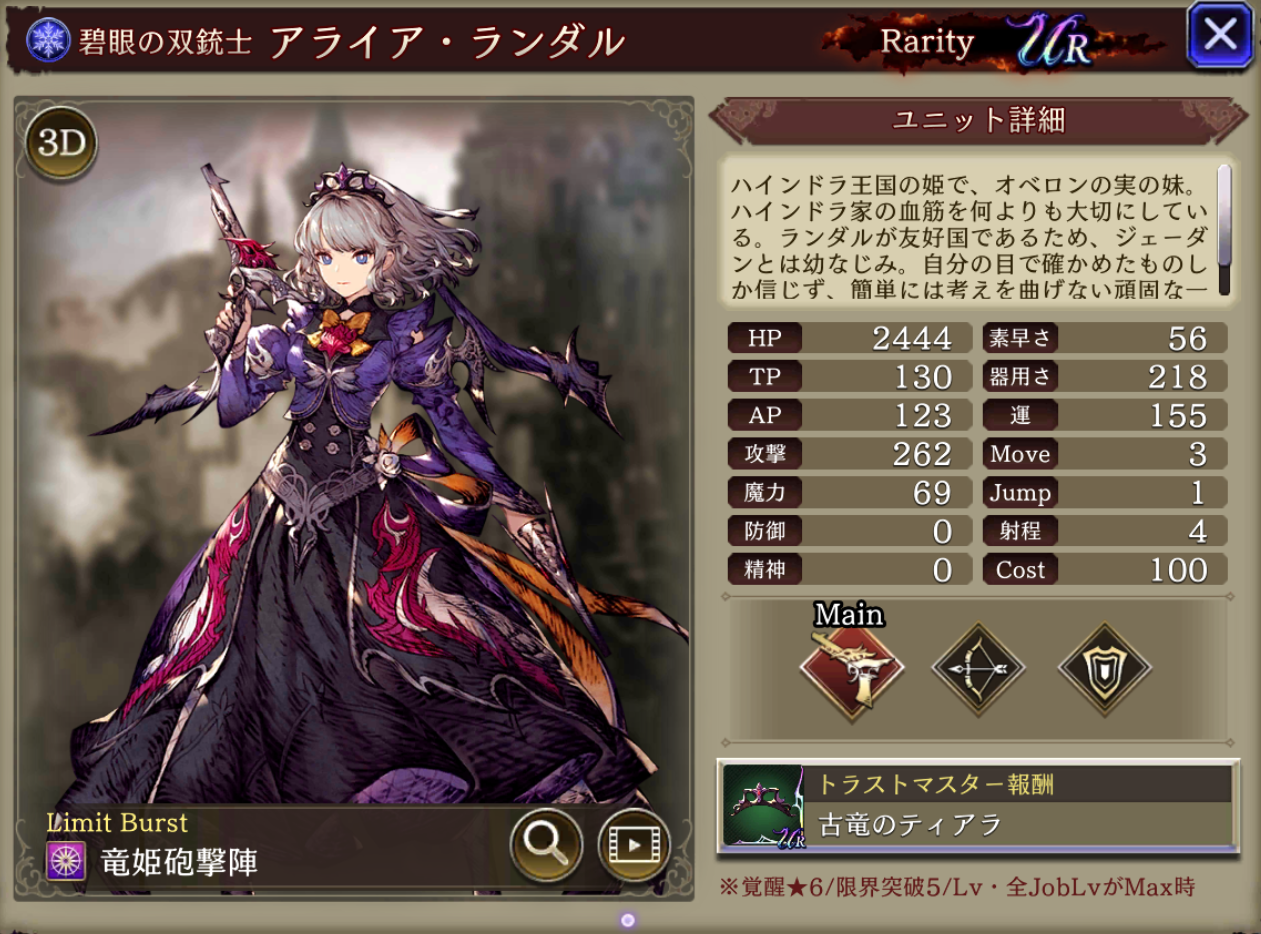
Task: Toggle the 3D model view
Action: click(62, 145)
